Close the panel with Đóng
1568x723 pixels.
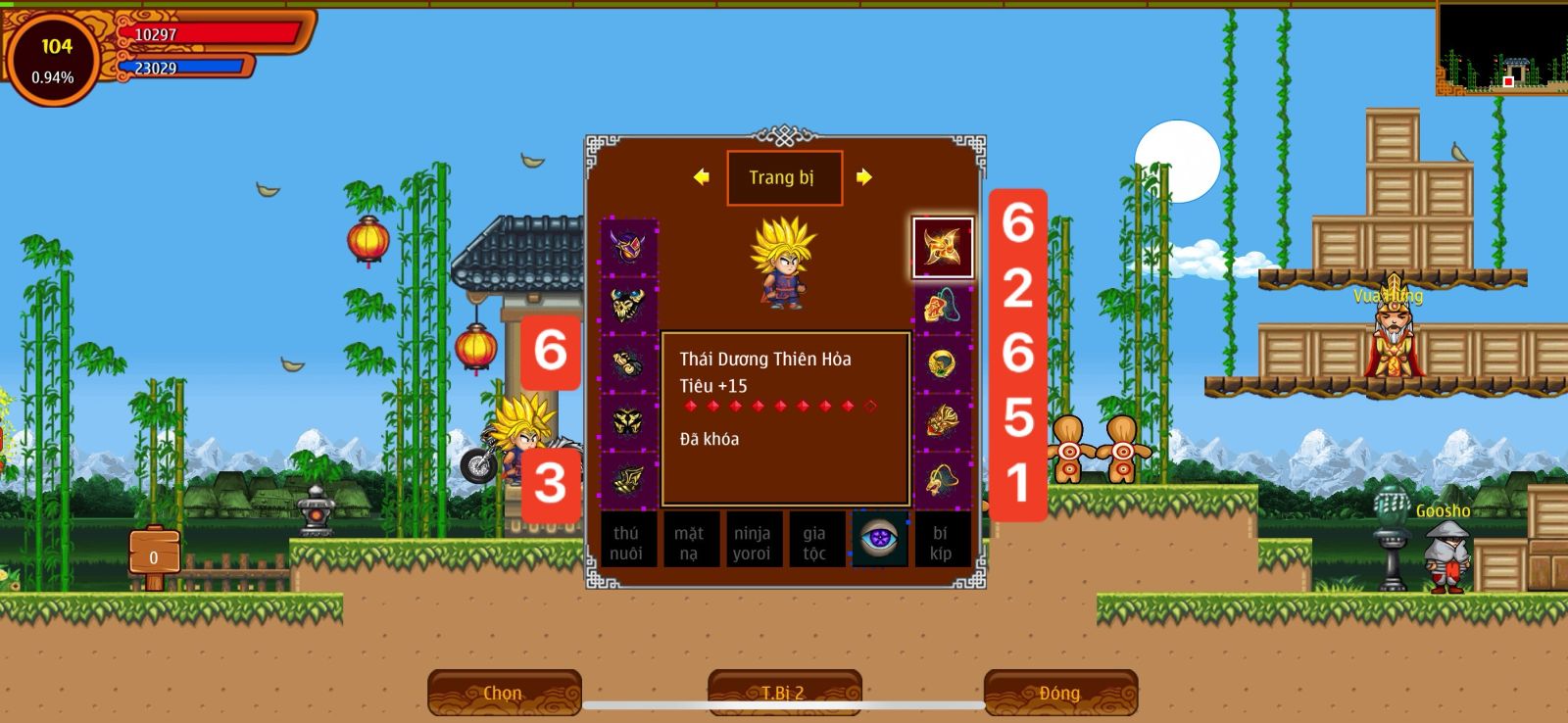point(1060,693)
